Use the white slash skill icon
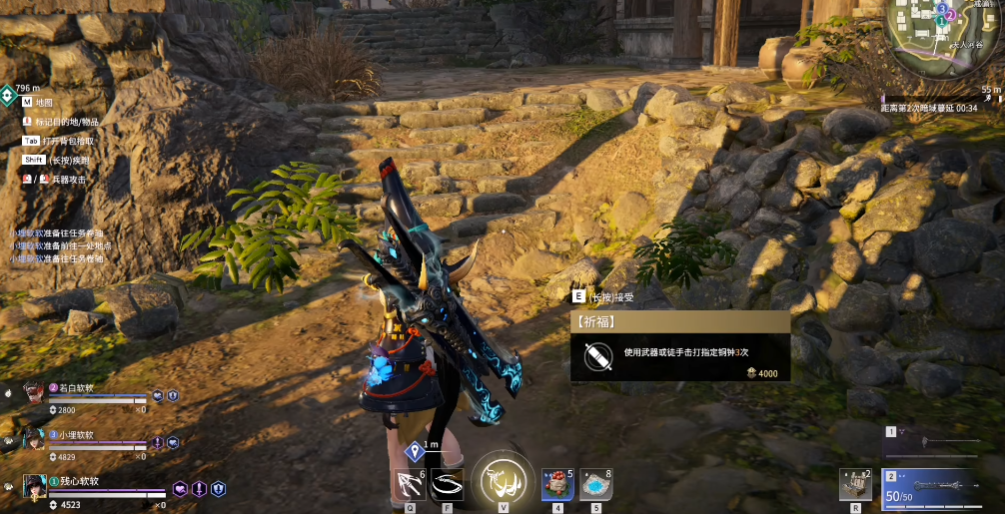The width and height of the screenshot is (1005, 514). 447,486
